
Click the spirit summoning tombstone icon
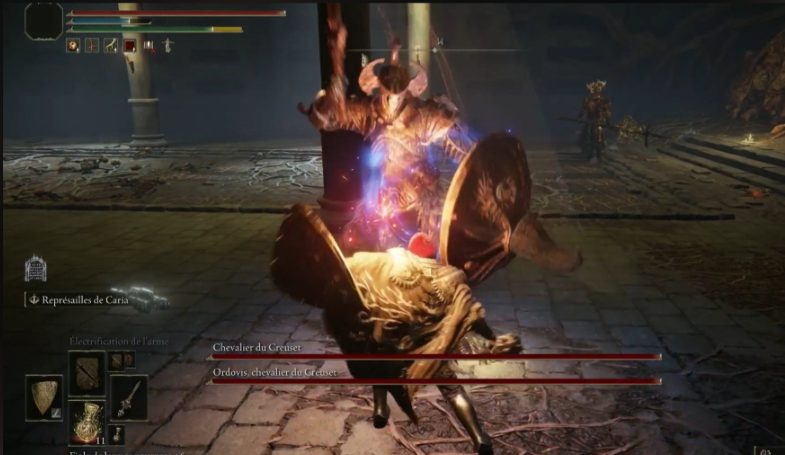pyautogui.click(x=35, y=268)
